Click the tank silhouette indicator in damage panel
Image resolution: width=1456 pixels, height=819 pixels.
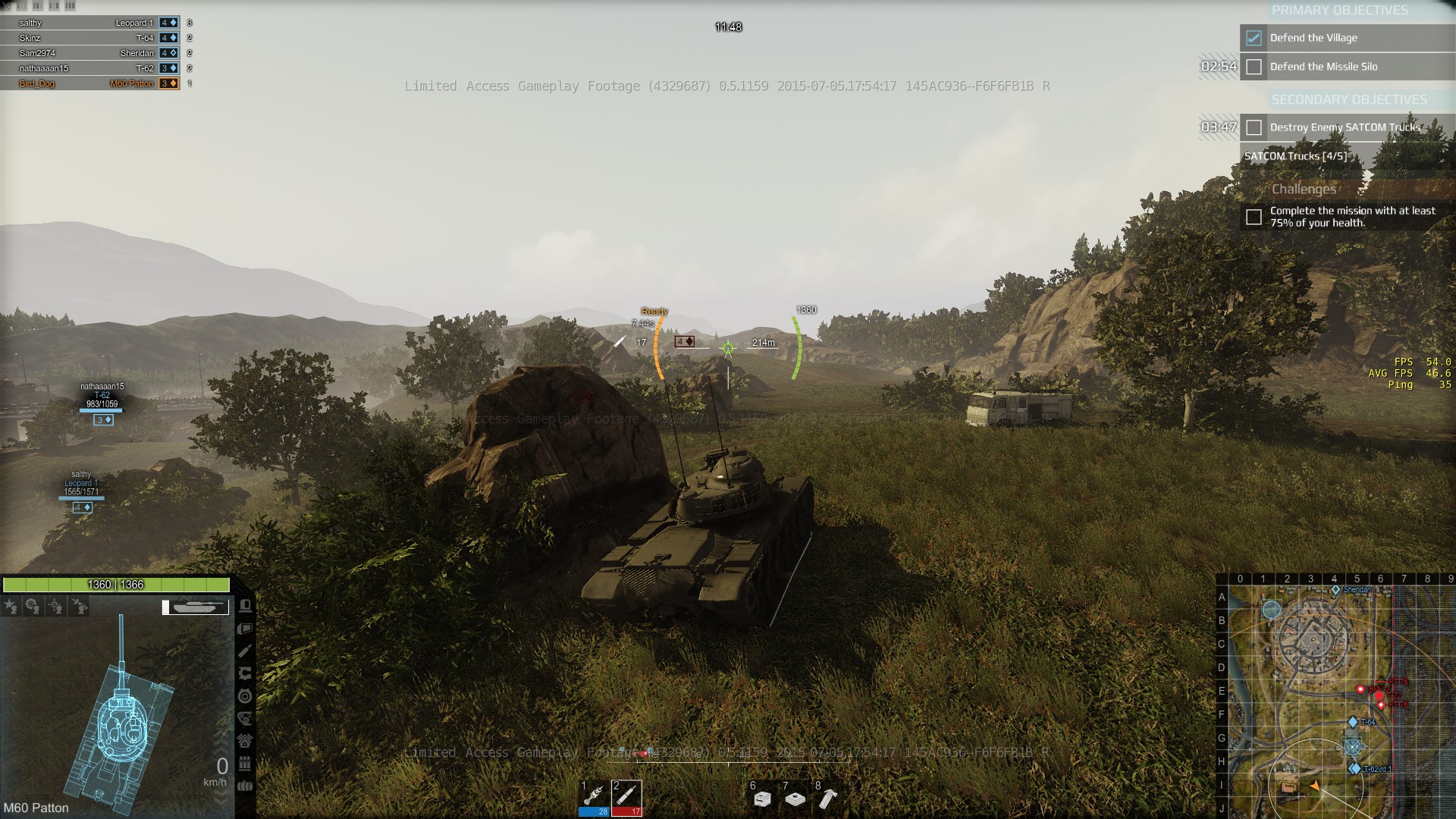pyautogui.click(x=196, y=607)
